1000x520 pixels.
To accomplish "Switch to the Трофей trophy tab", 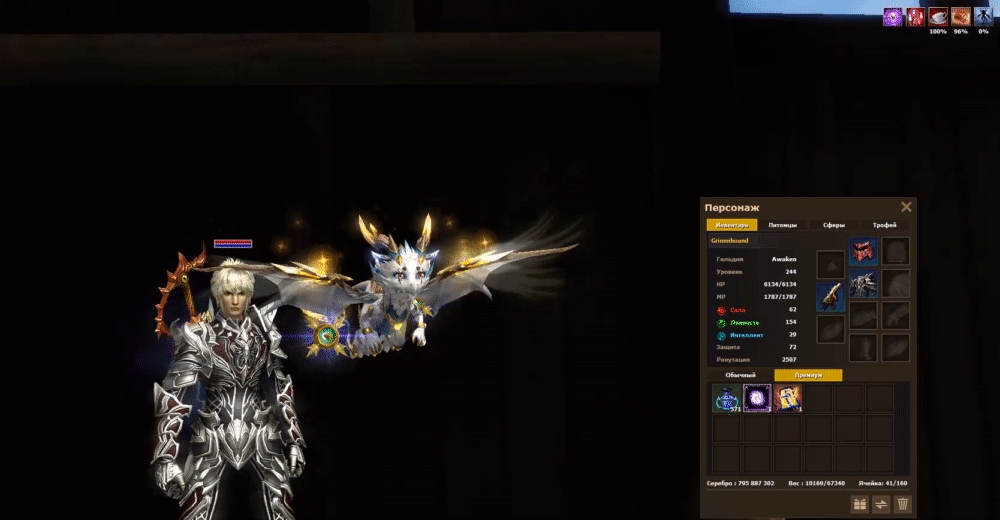I will [x=885, y=225].
